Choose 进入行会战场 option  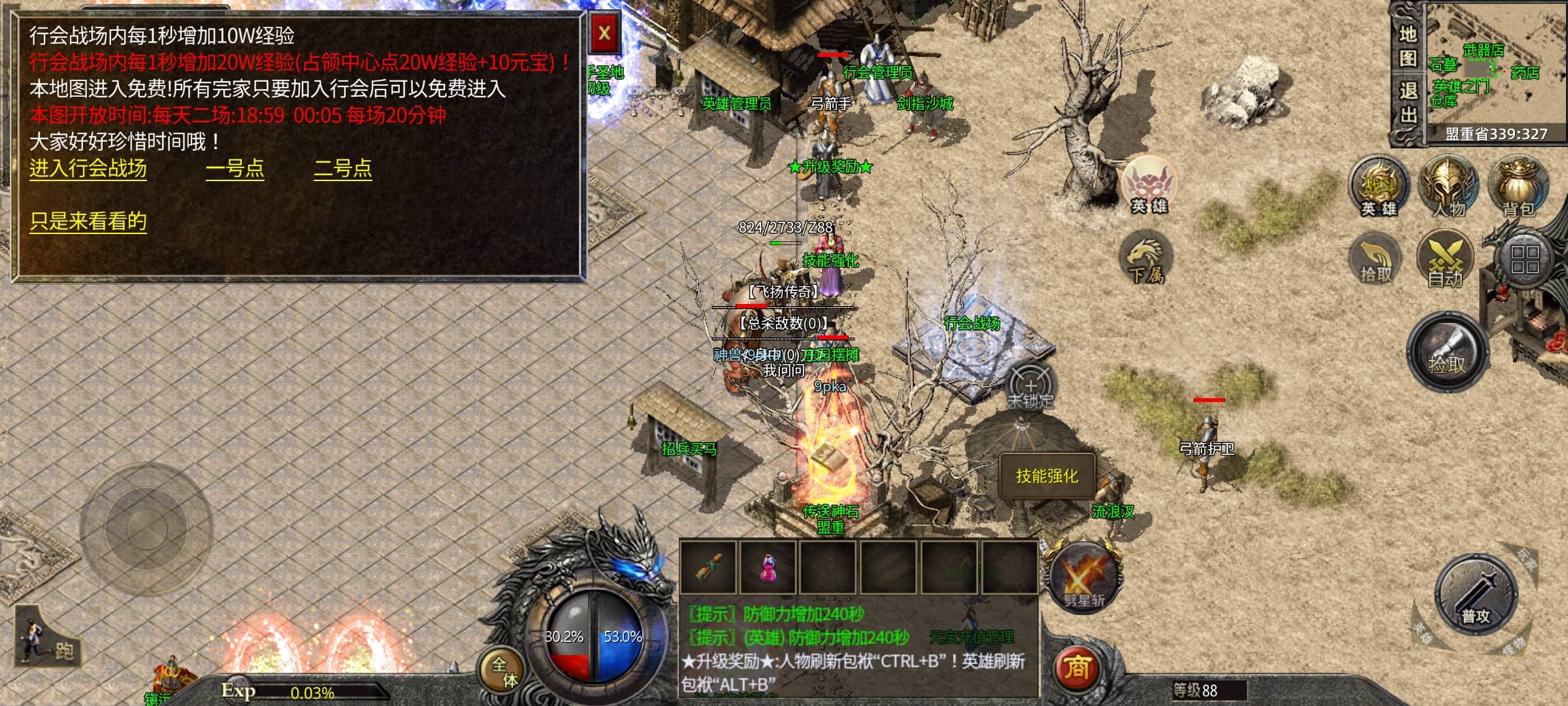click(88, 169)
